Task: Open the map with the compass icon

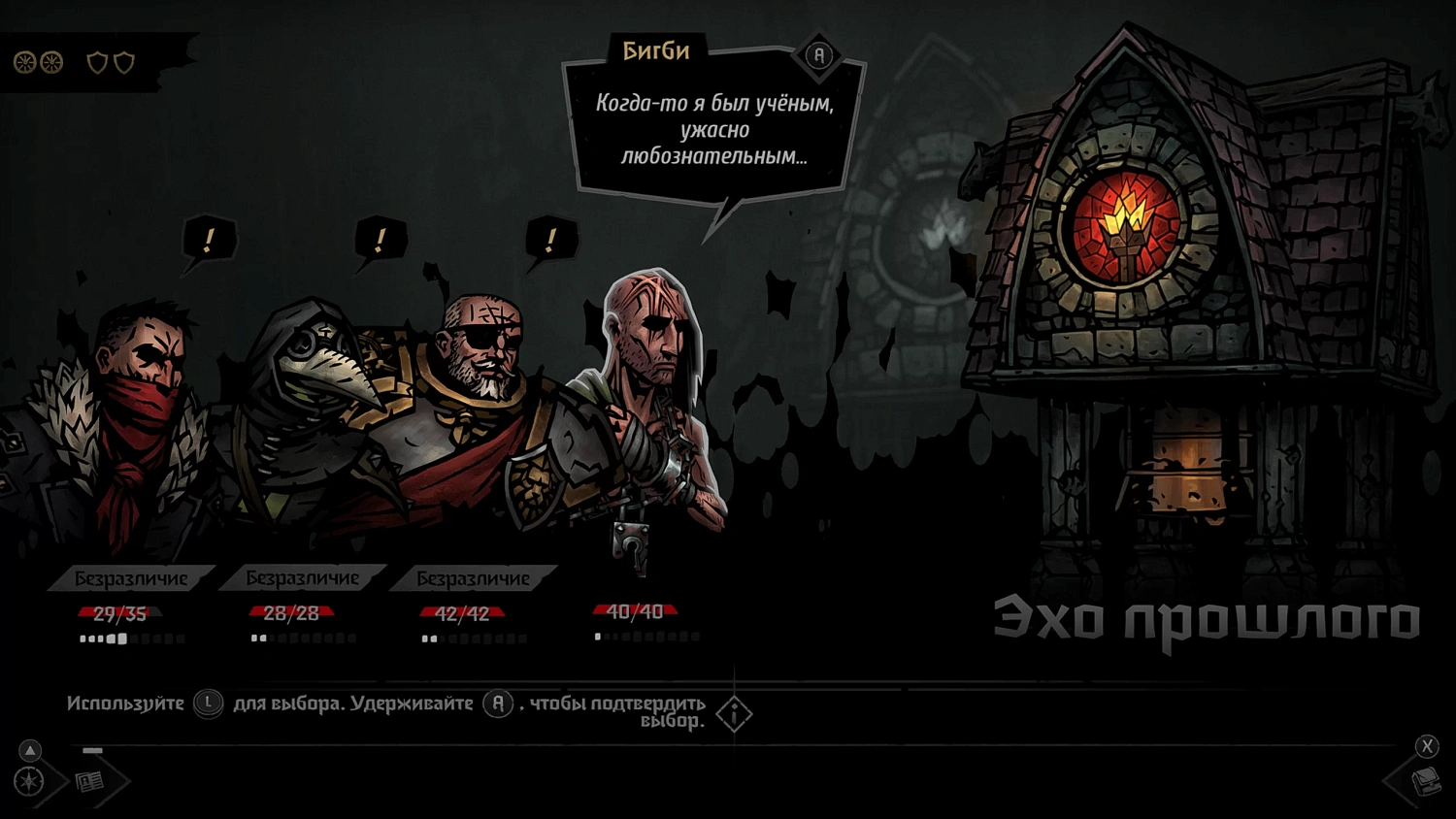Action: pyautogui.click(x=29, y=780)
